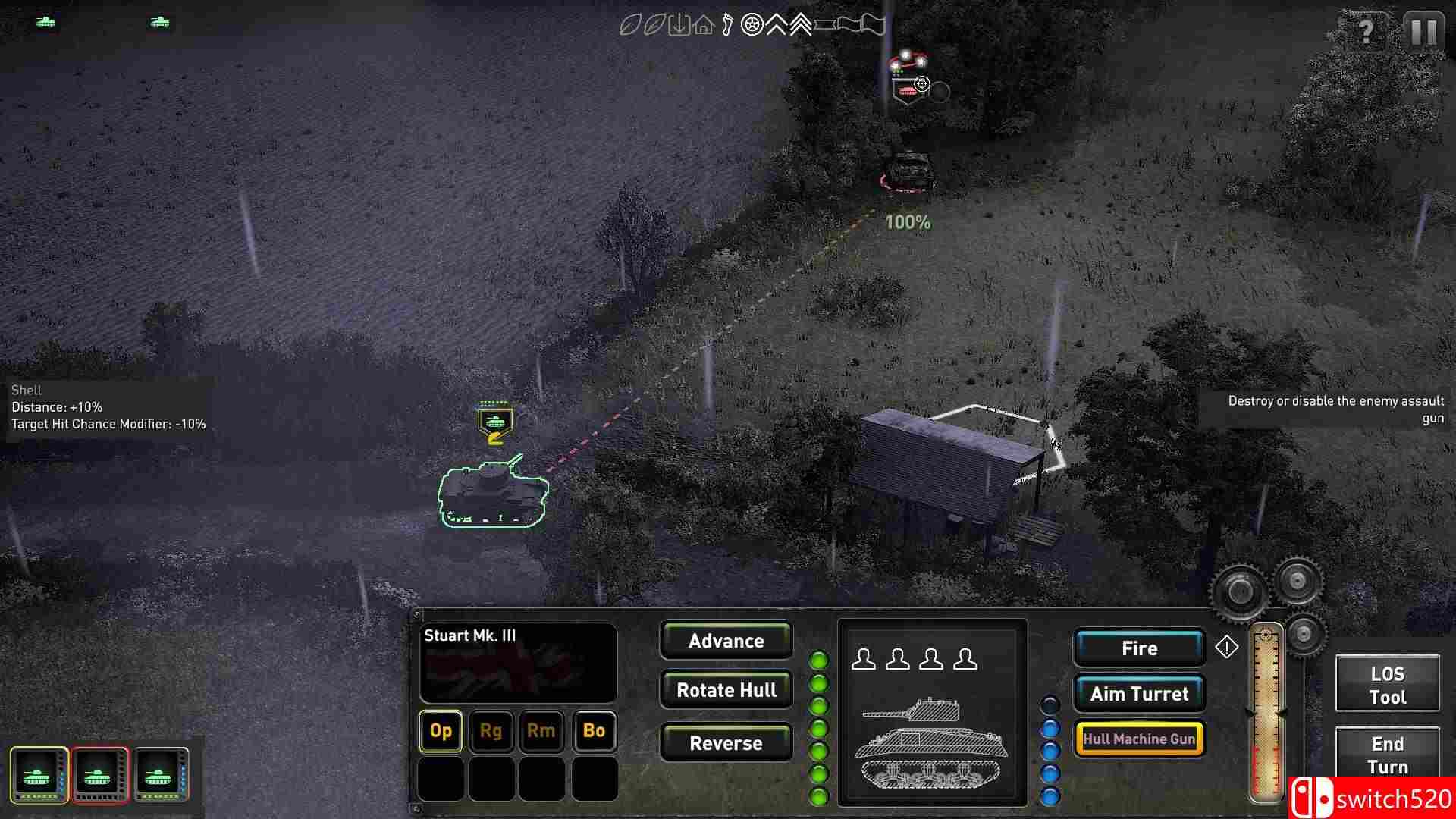Click the house enter-building icon
Screen dimensions: 1456x819
704,25
